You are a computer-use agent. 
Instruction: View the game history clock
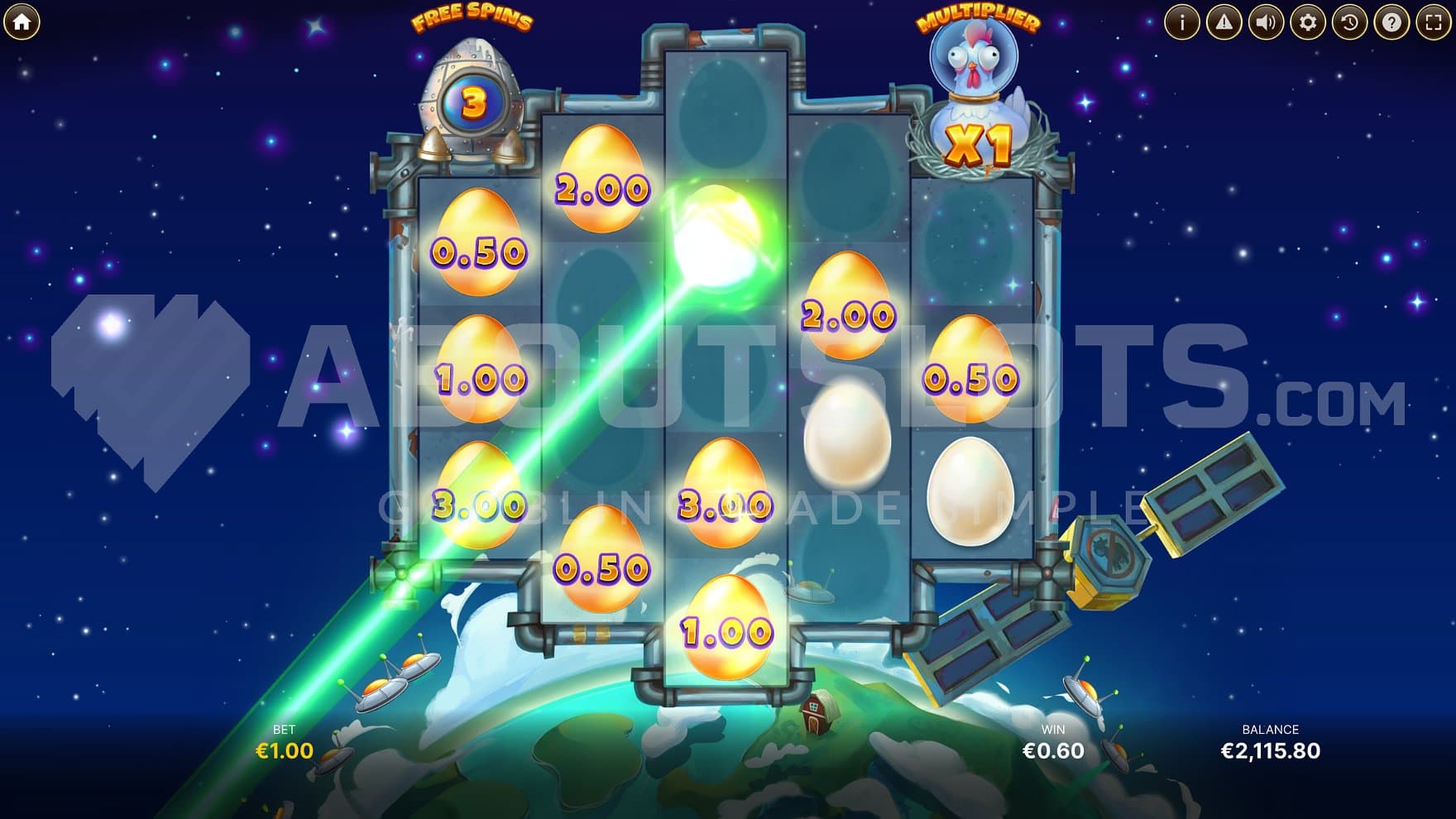1349,22
